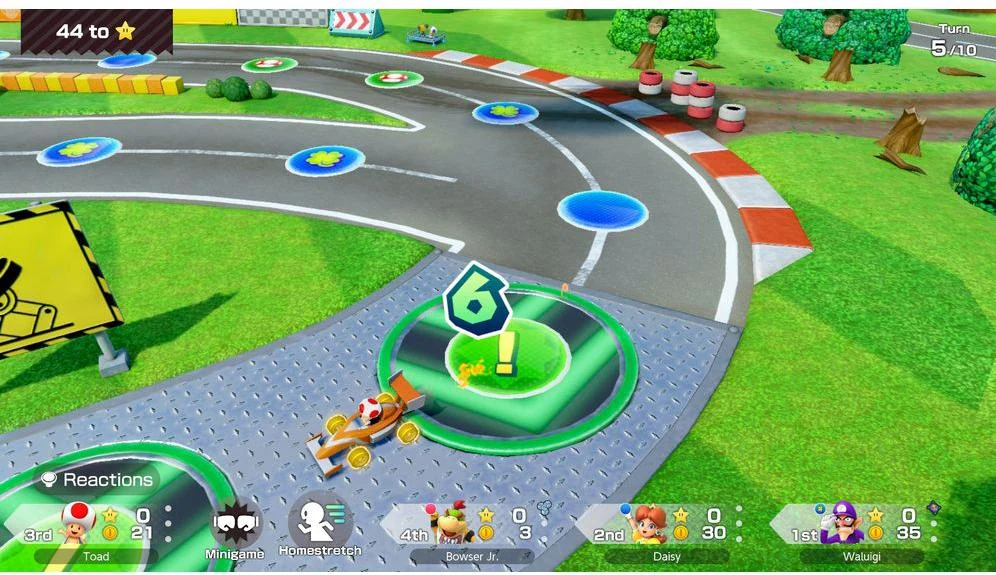The image size is (996, 575).
Task: Choose the Homestretch running figure icon
Action: (319, 522)
